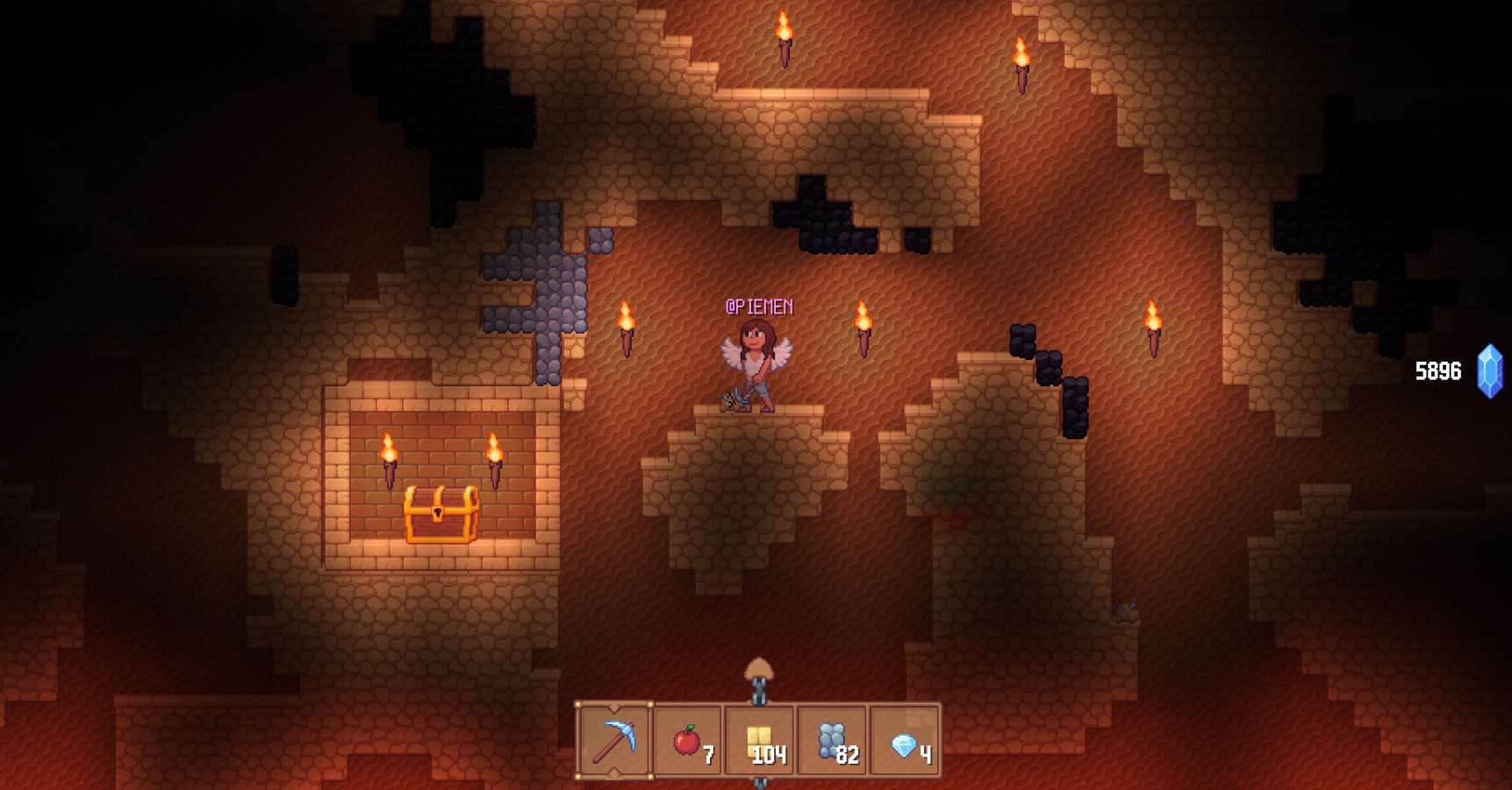Select the diamond pickaxe hotbar slot

pyautogui.click(x=614, y=741)
